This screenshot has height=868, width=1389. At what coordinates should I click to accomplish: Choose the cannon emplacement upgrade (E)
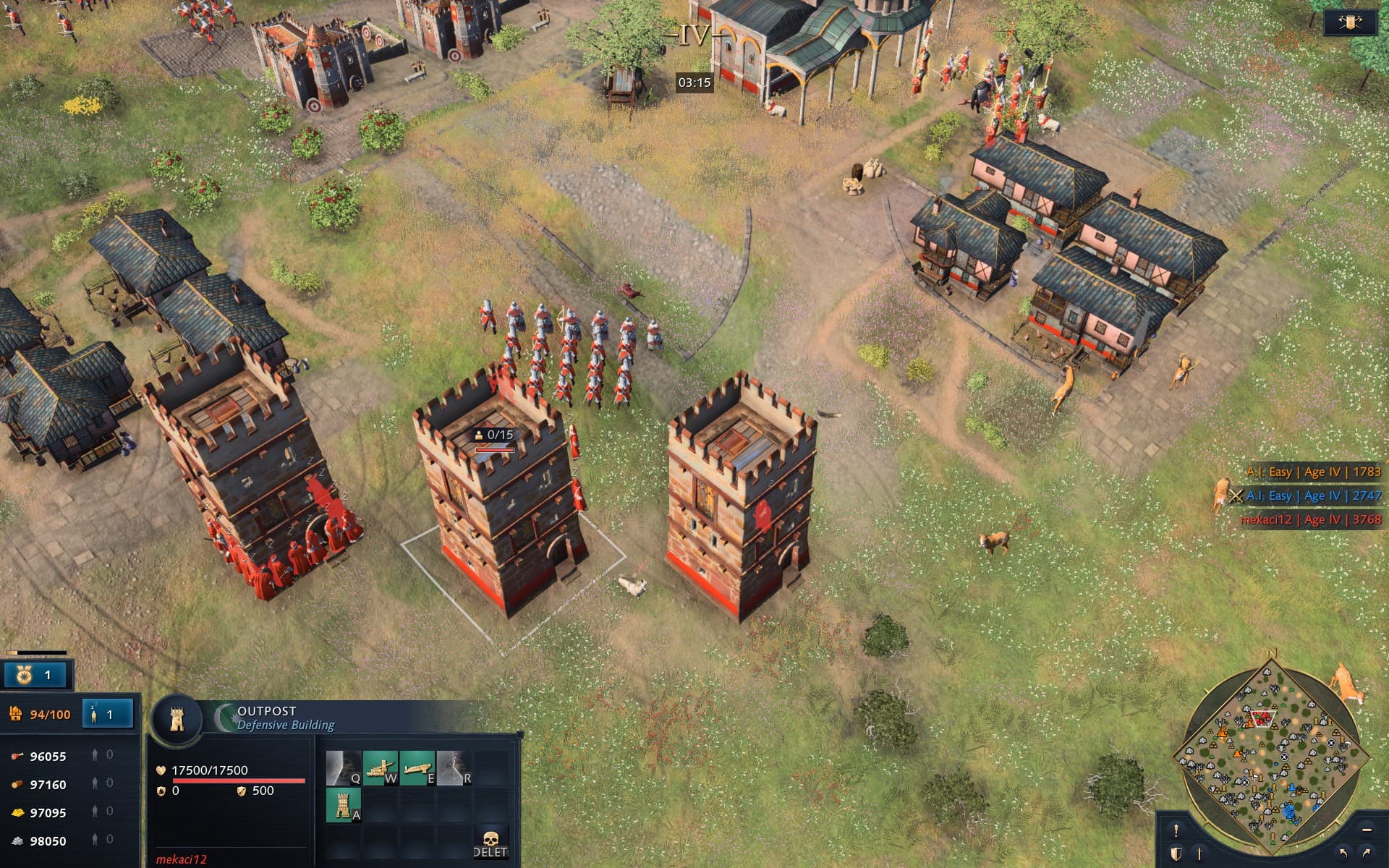[417, 768]
